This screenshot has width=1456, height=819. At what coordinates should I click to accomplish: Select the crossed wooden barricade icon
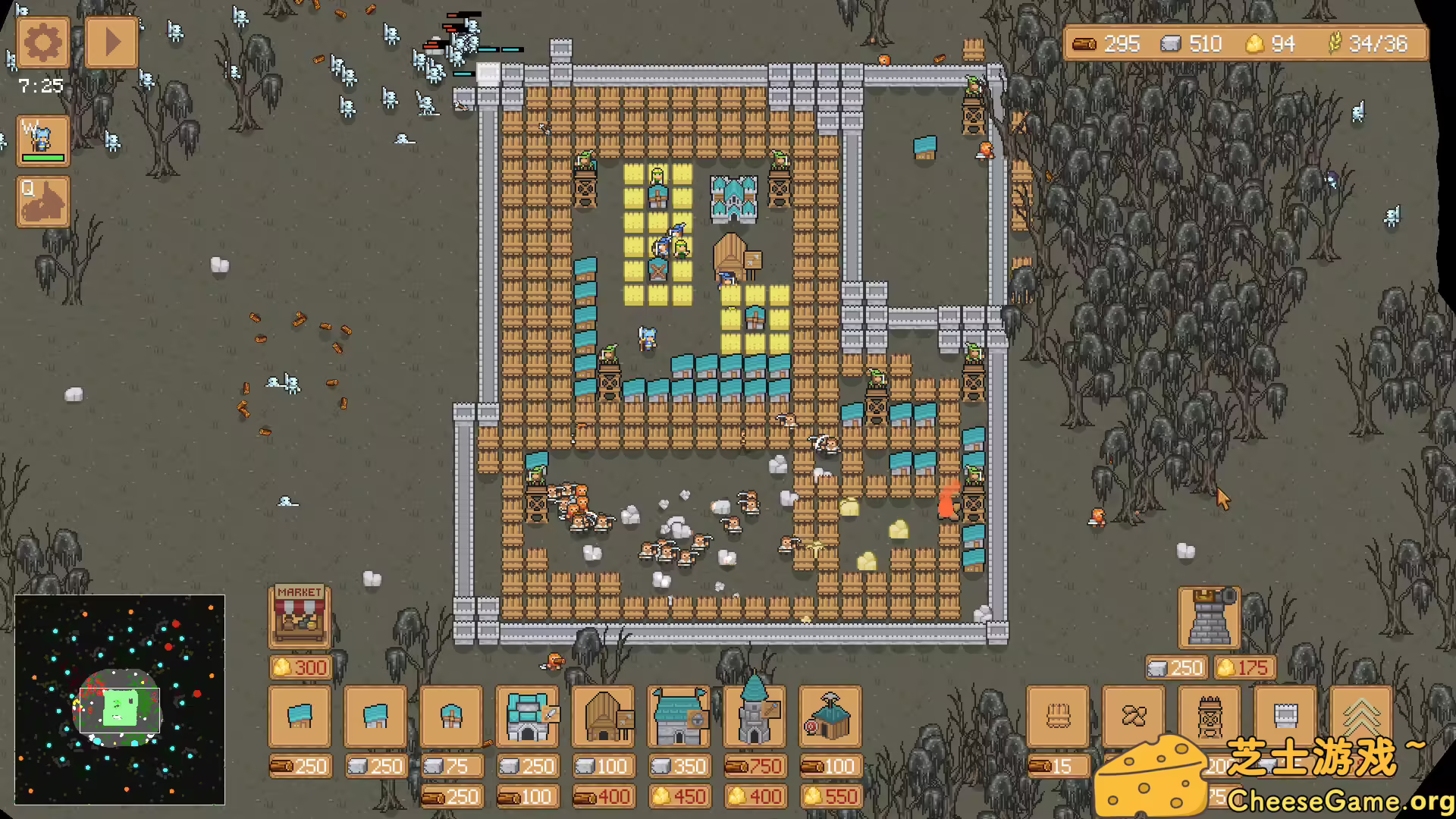click(x=1134, y=717)
